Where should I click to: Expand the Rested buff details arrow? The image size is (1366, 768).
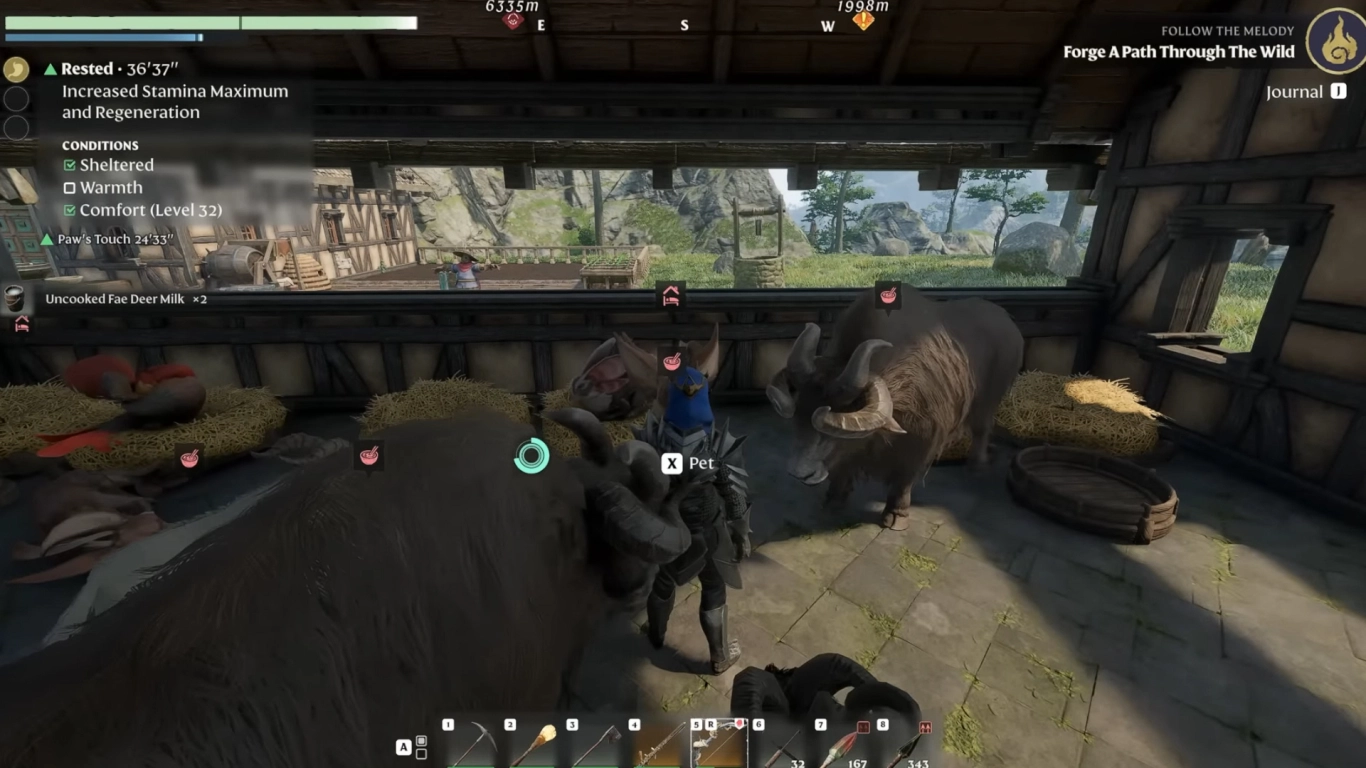click(50, 69)
